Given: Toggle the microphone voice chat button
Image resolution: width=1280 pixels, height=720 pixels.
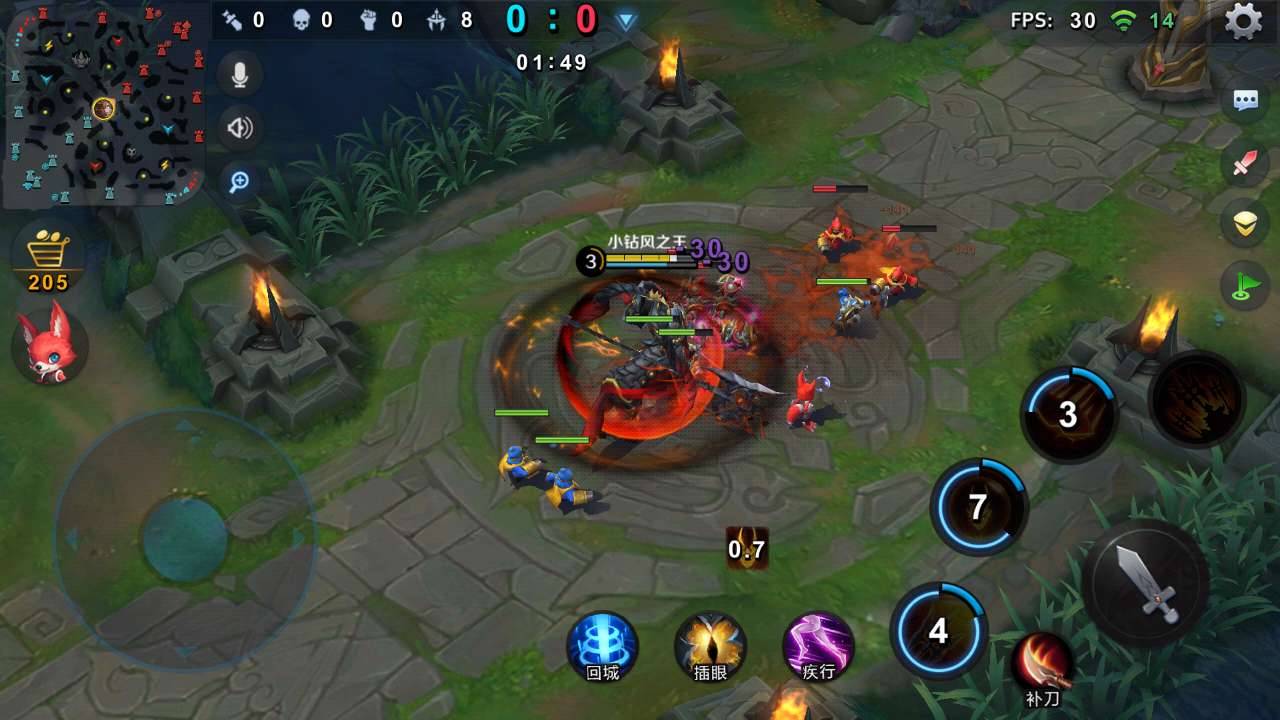Looking at the screenshot, I should 240,74.
